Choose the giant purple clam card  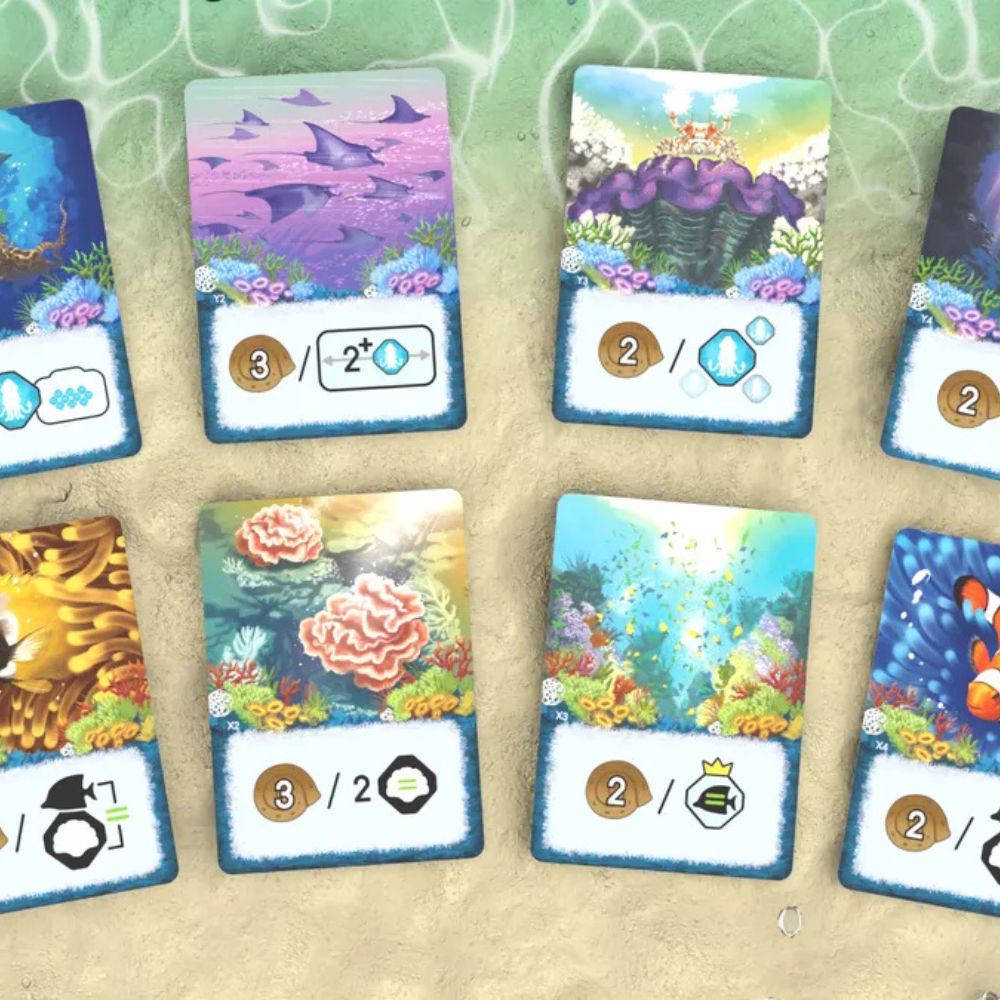(x=688, y=250)
